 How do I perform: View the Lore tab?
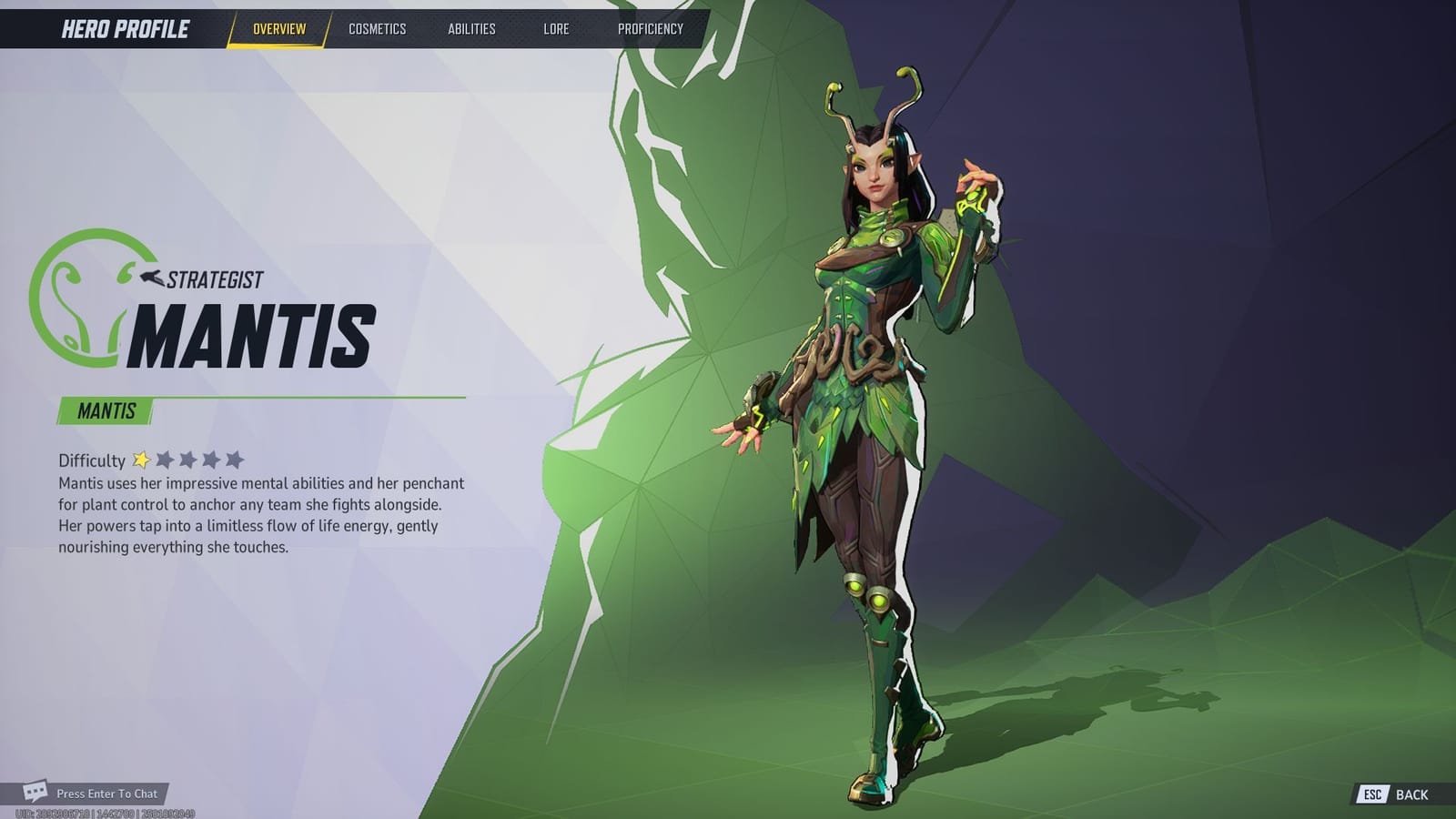[556, 28]
